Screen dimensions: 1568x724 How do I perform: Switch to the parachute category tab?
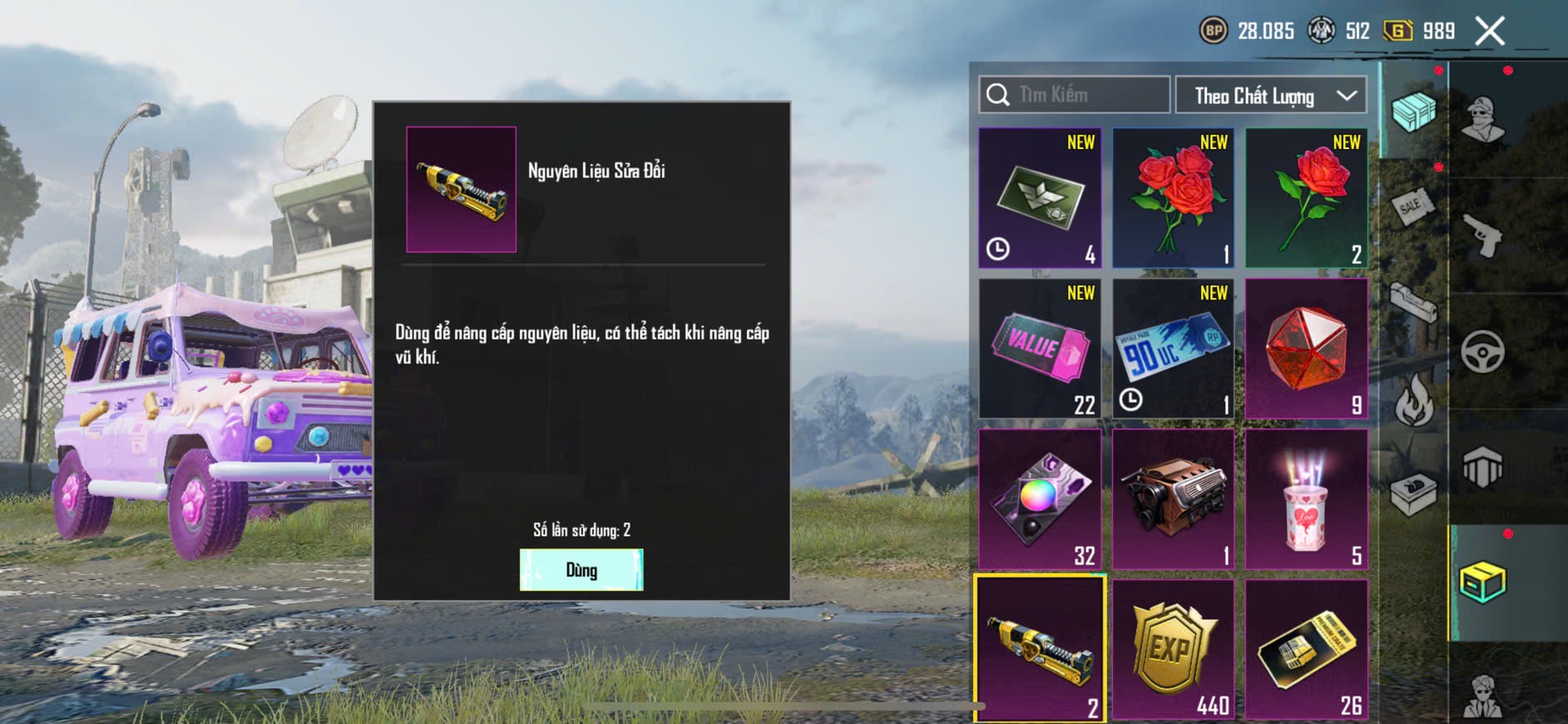pyautogui.click(x=1482, y=468)
